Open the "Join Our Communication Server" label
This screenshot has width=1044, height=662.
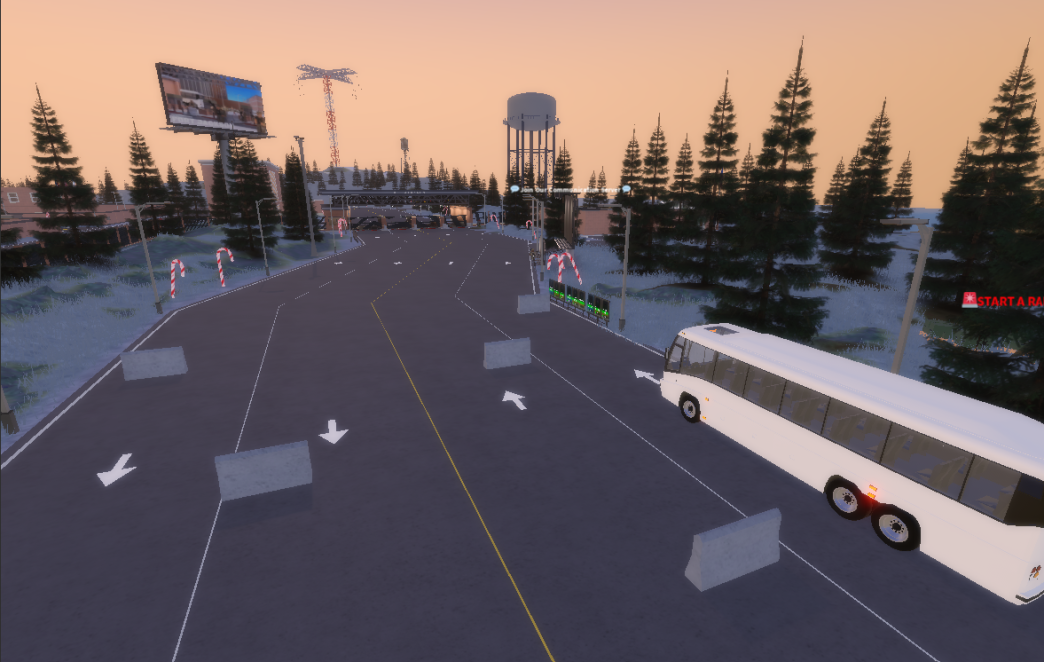[x=570, y=189]
